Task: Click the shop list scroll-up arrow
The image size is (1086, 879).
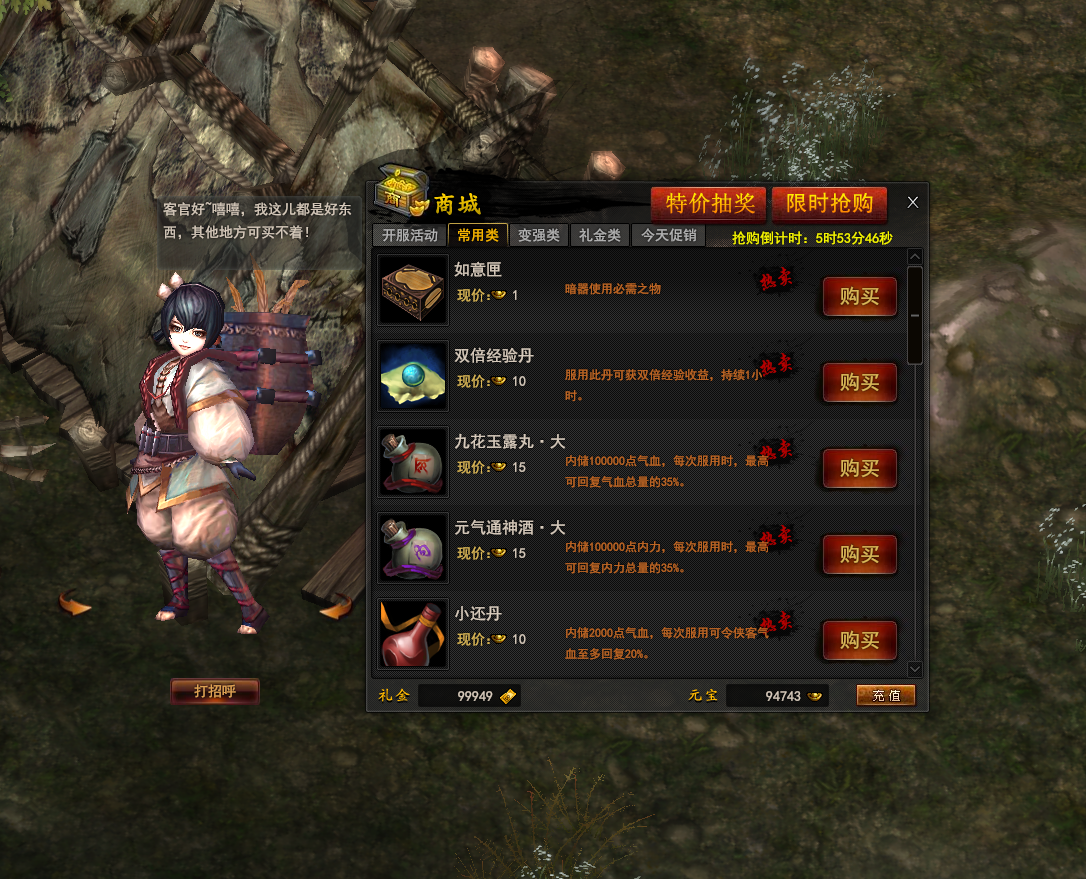Action: 915,256
